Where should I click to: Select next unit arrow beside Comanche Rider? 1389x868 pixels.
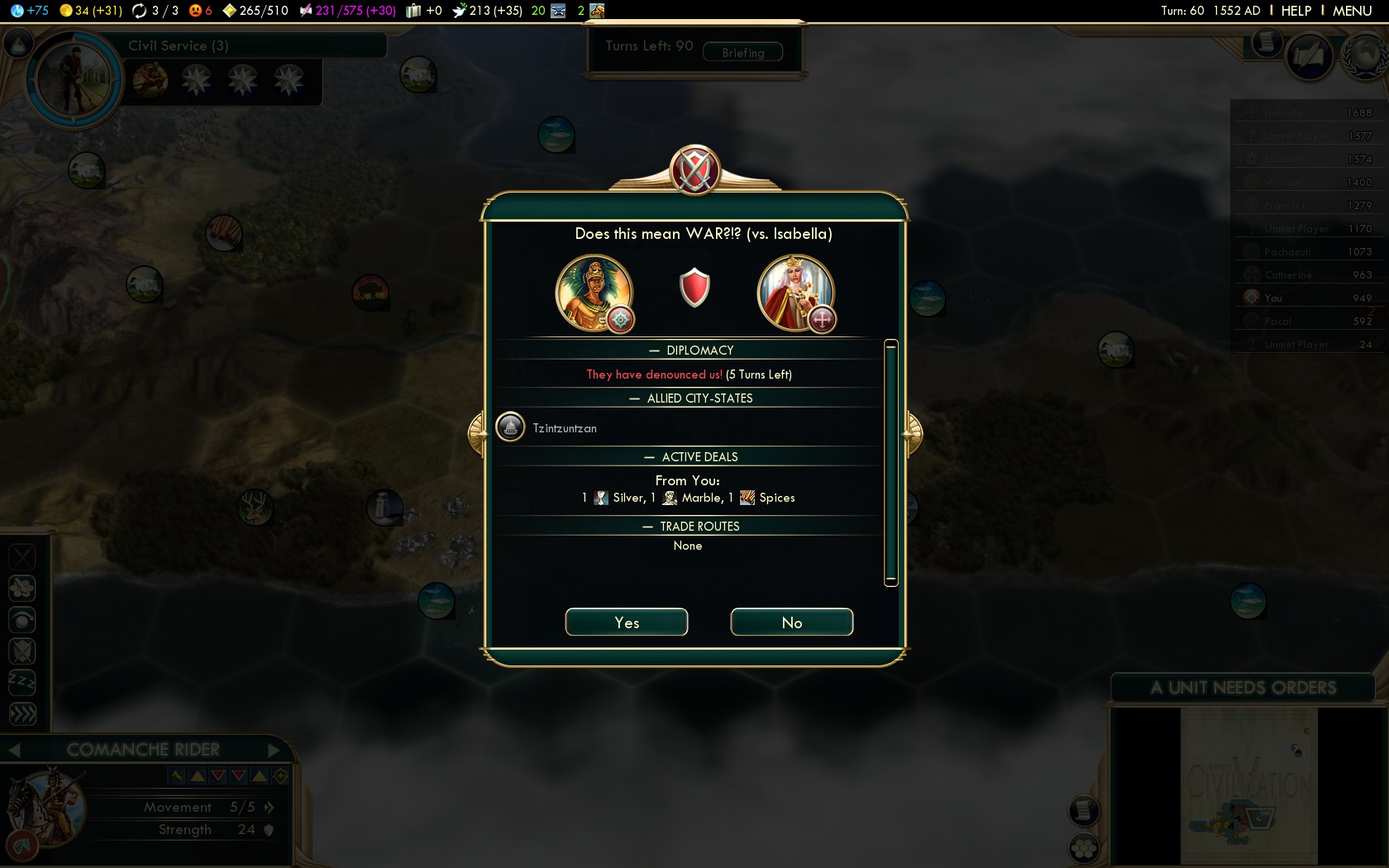coord(274,750)
